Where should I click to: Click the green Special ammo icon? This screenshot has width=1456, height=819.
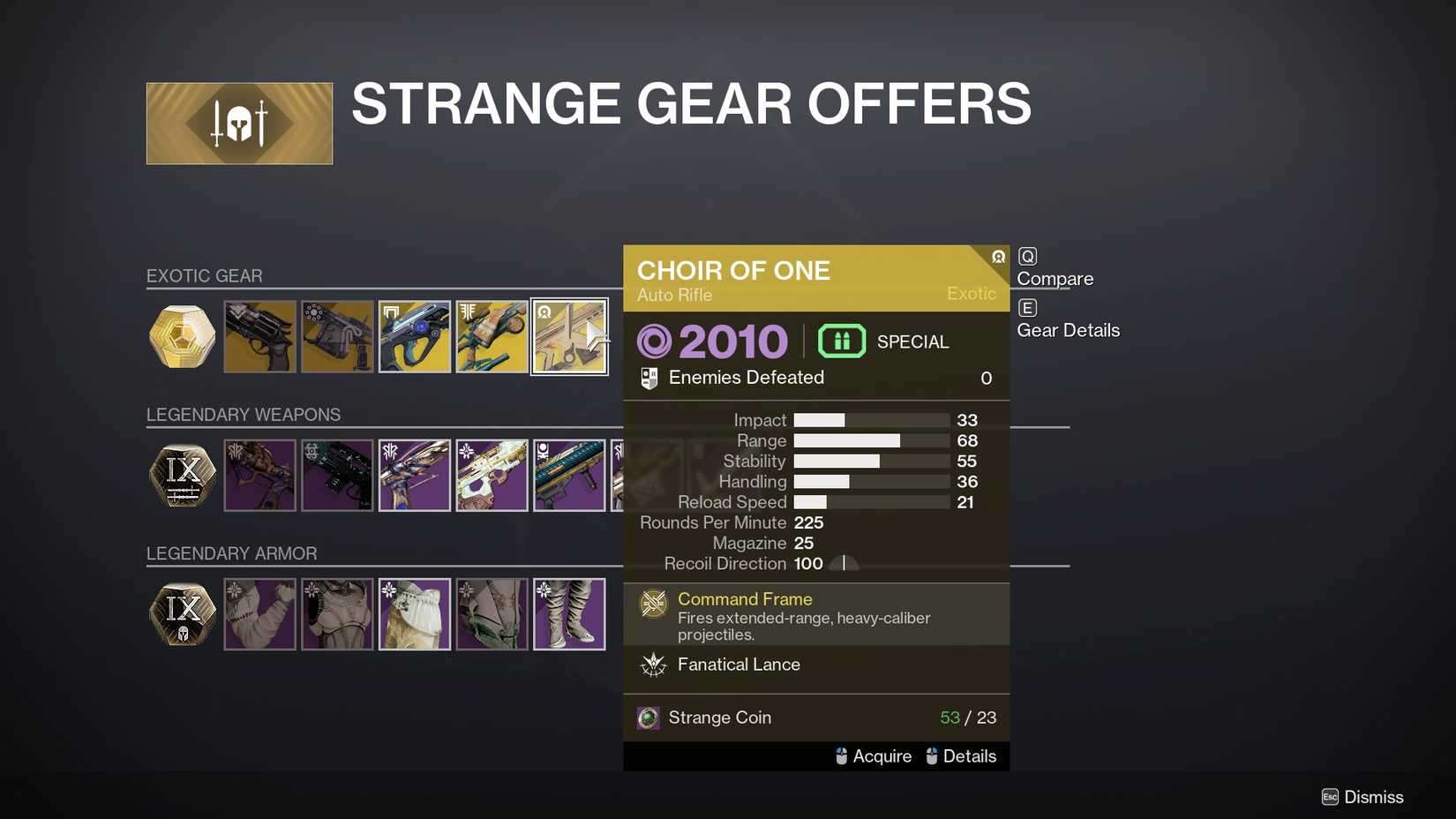841,341
